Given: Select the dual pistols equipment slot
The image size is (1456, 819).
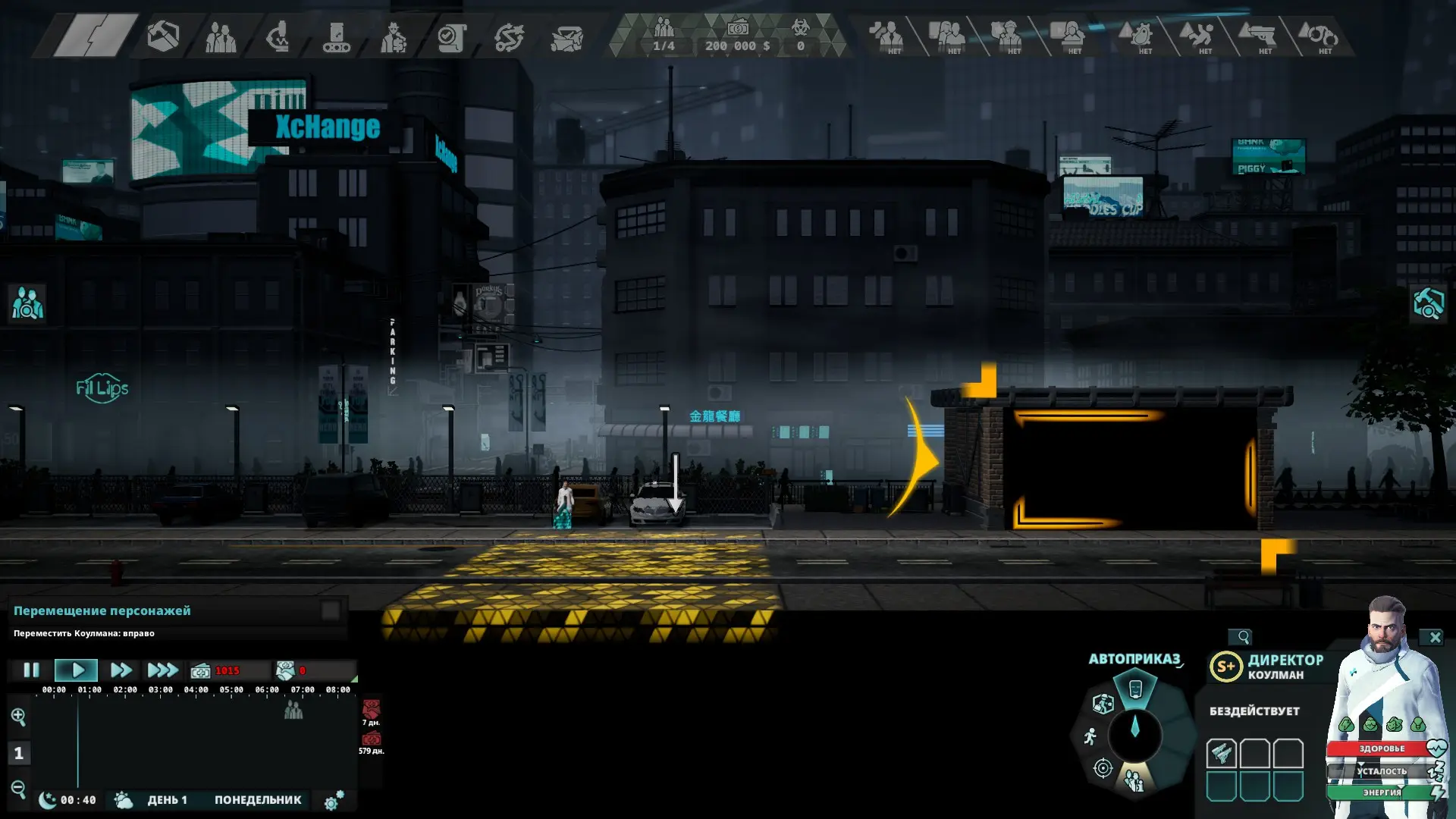Looking at the screenshot, I should (x=1221, y=753).
